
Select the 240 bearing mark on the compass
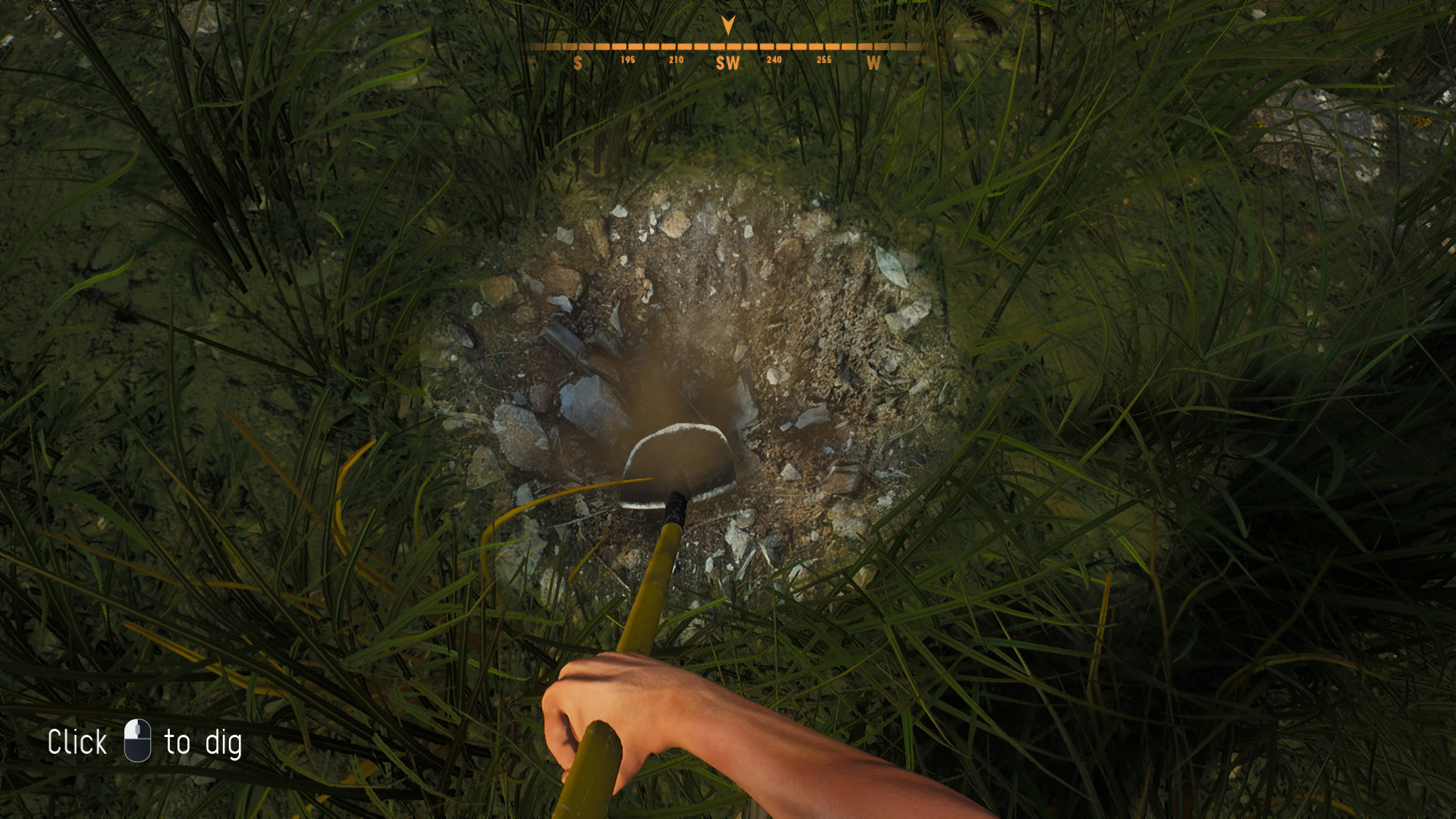pyautogui.click(x=773, y=59)
